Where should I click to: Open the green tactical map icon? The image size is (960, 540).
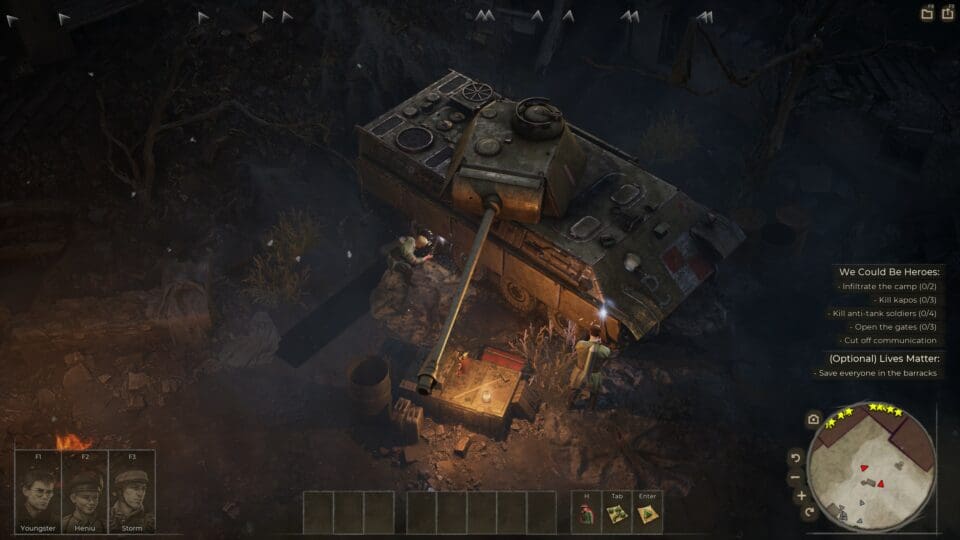pyautogui.click(x=616, y=514)
